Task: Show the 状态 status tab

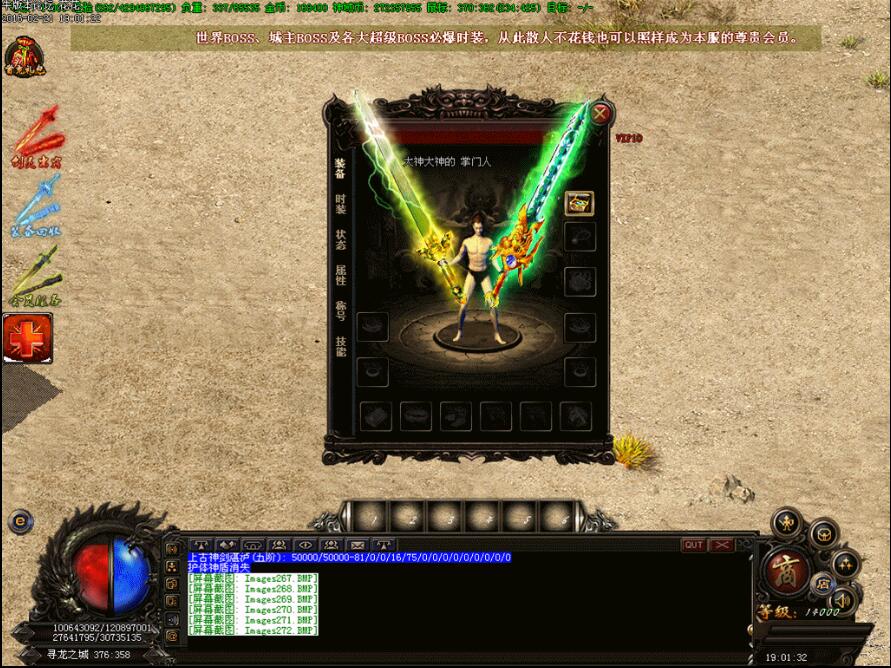Action: tap(341, 239)
